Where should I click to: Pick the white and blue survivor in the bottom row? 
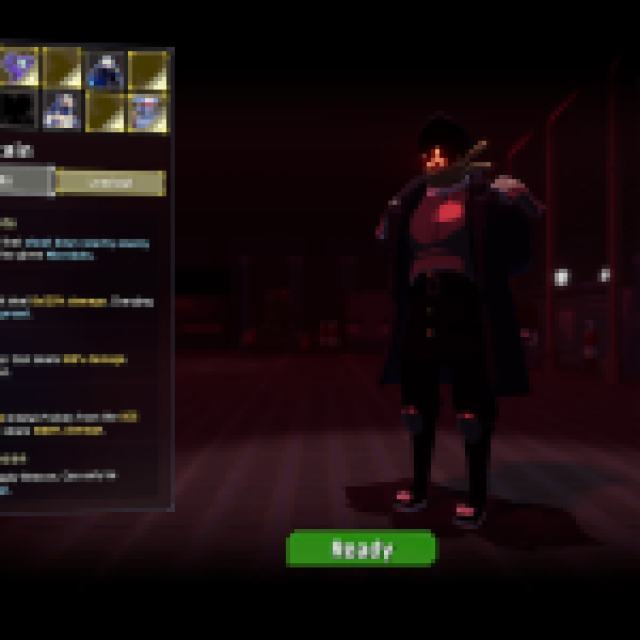click(x=62, y=110)
